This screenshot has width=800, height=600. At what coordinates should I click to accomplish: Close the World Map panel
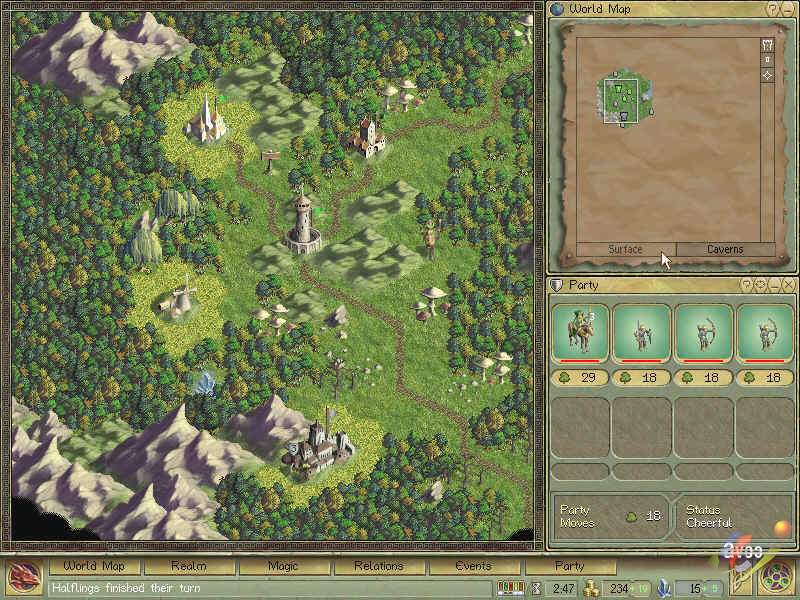[x=787, y=9]
